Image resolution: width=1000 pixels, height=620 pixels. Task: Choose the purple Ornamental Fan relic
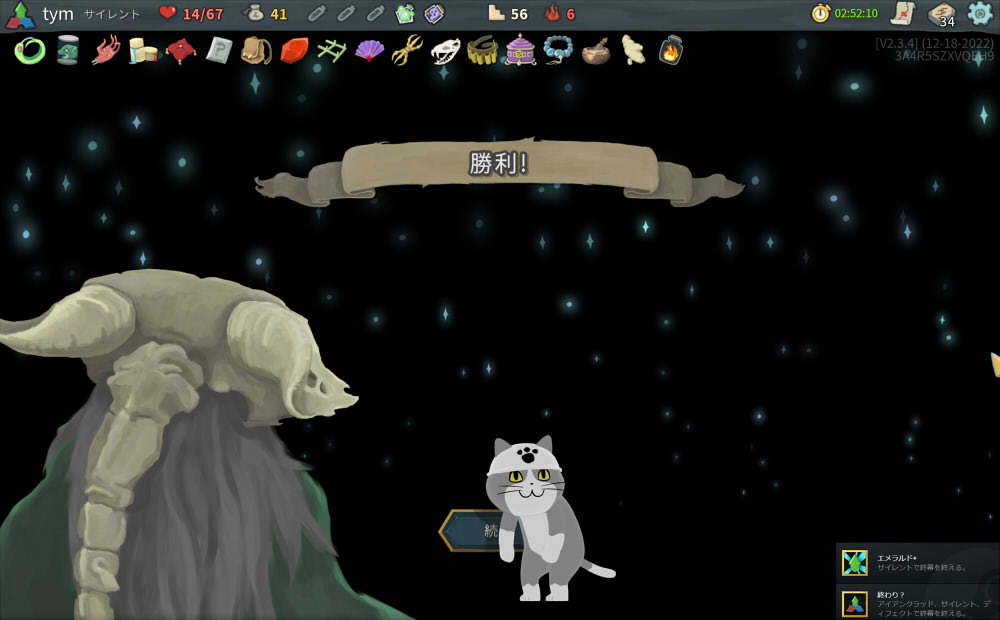click(369, 50)
